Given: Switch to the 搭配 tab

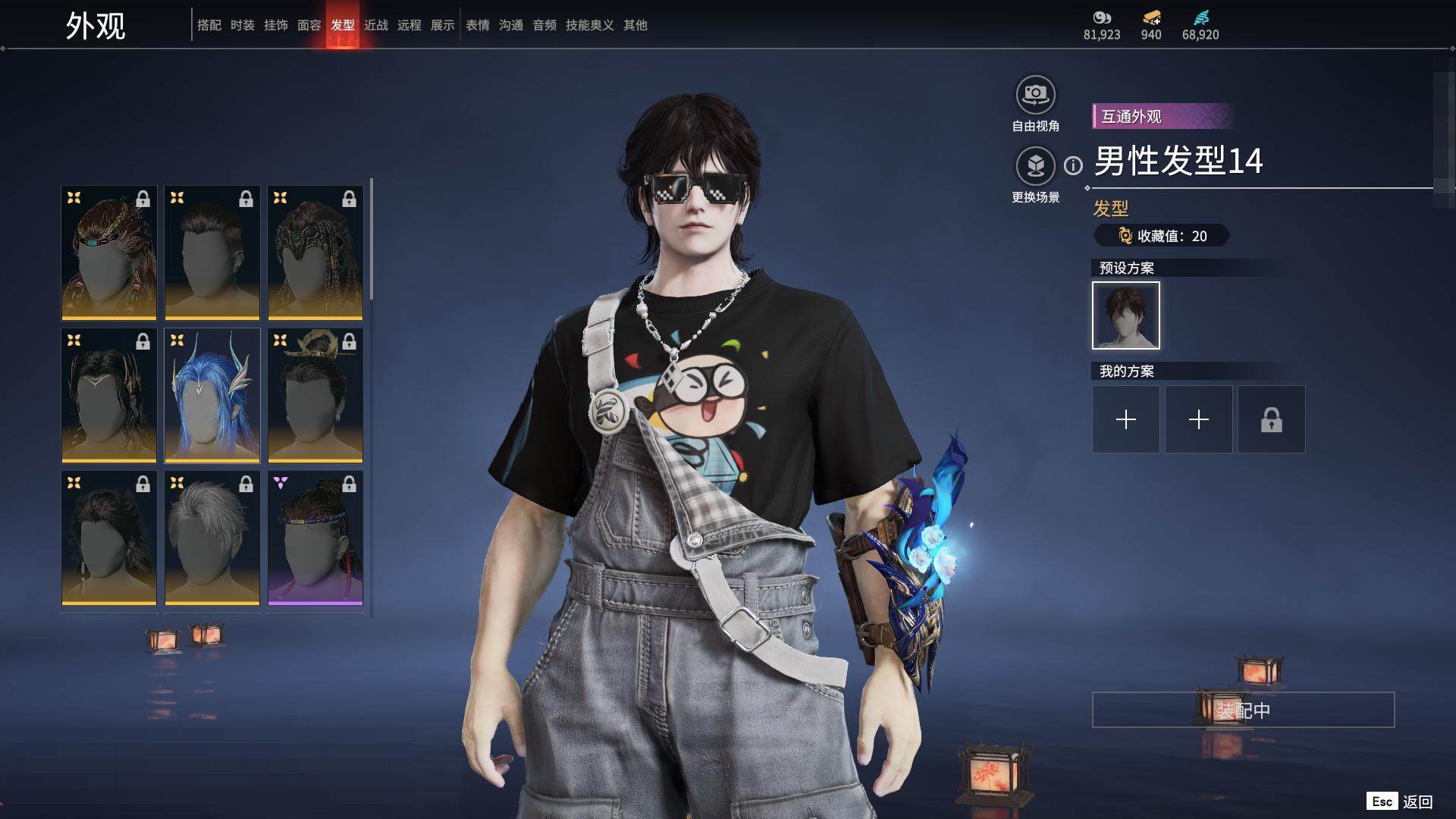Looking at the screenshot, I should tap(209, 25).
